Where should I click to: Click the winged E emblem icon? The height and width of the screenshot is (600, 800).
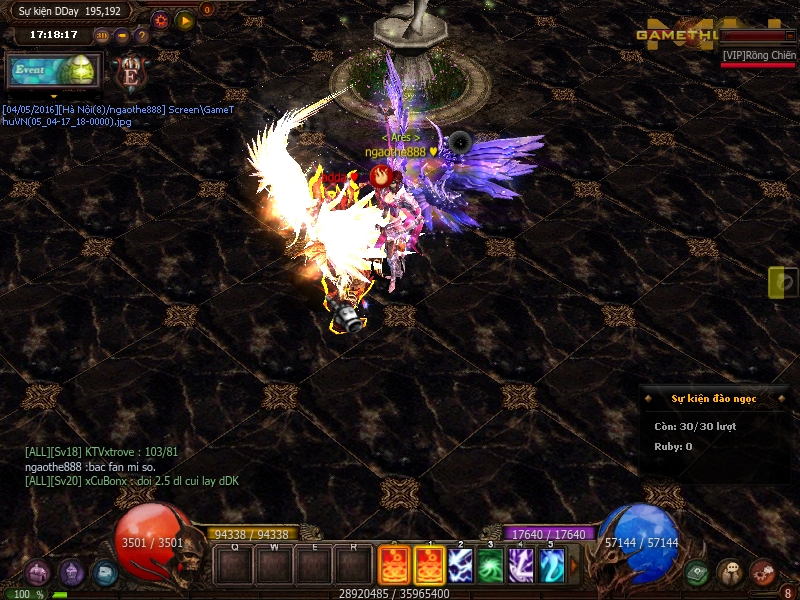[x=130, y=73]
